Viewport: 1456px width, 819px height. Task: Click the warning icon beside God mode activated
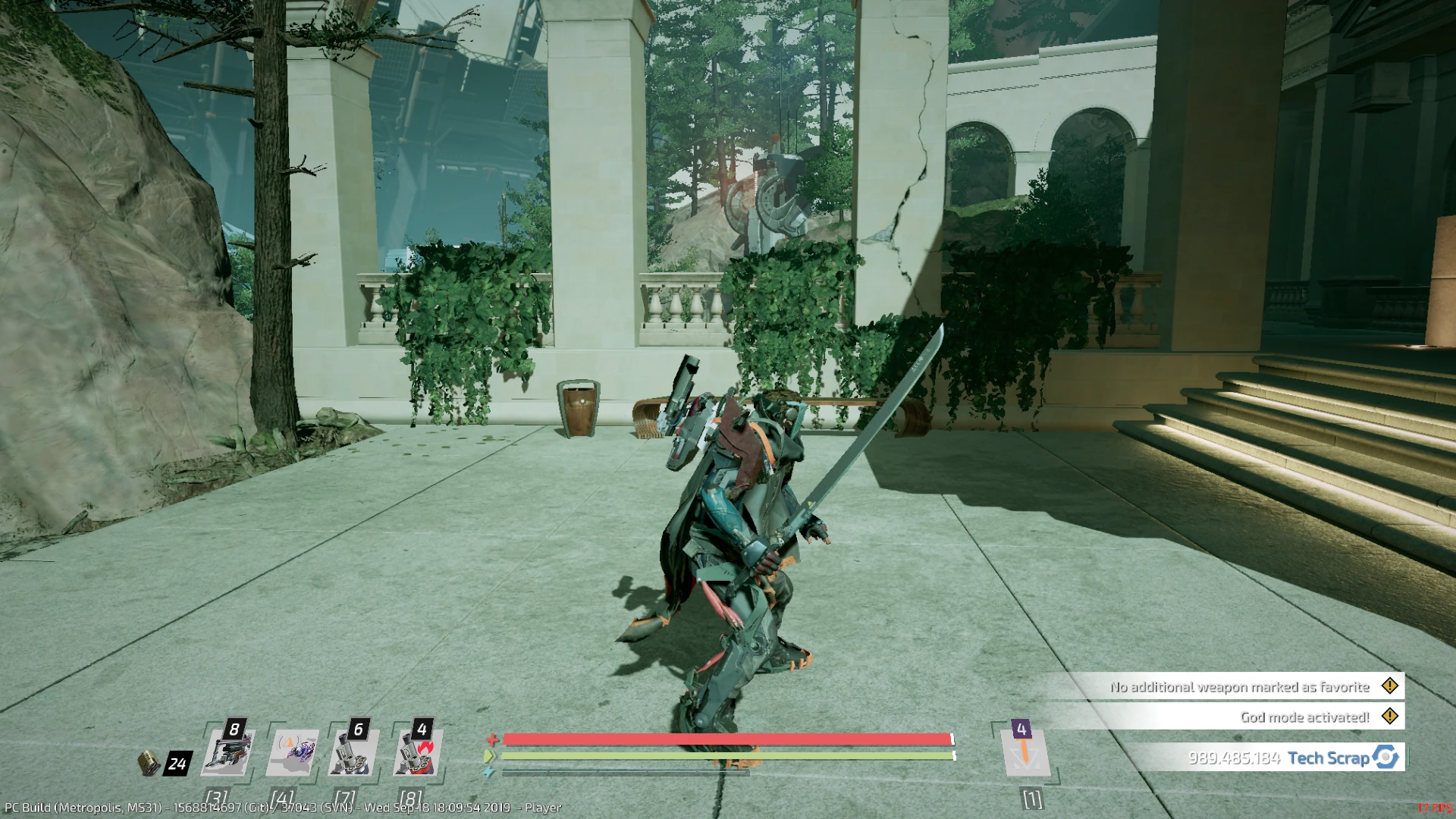point(1390,716)
